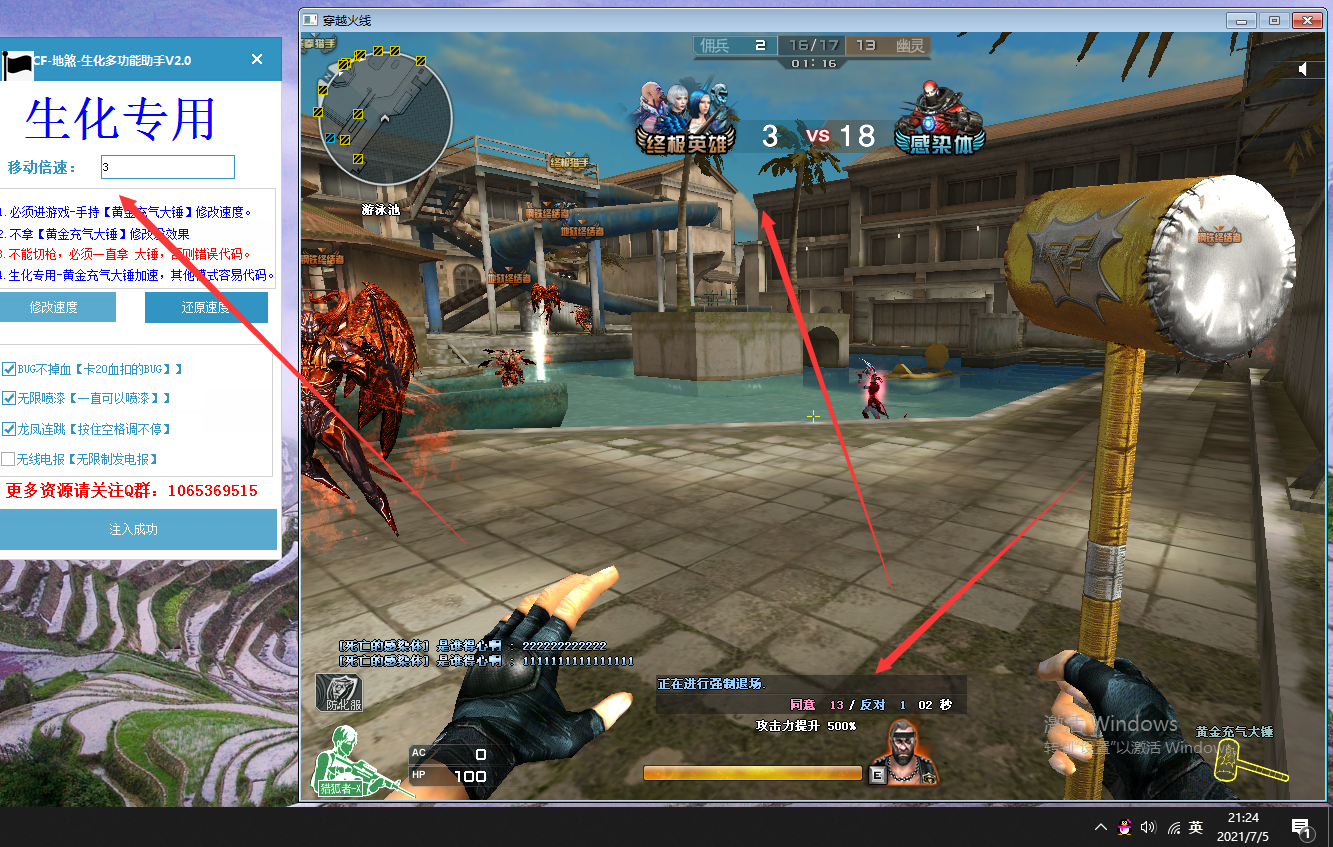The image size is (1333, 847).
Task: Click the circular minimap
Action: coord(384,118)
